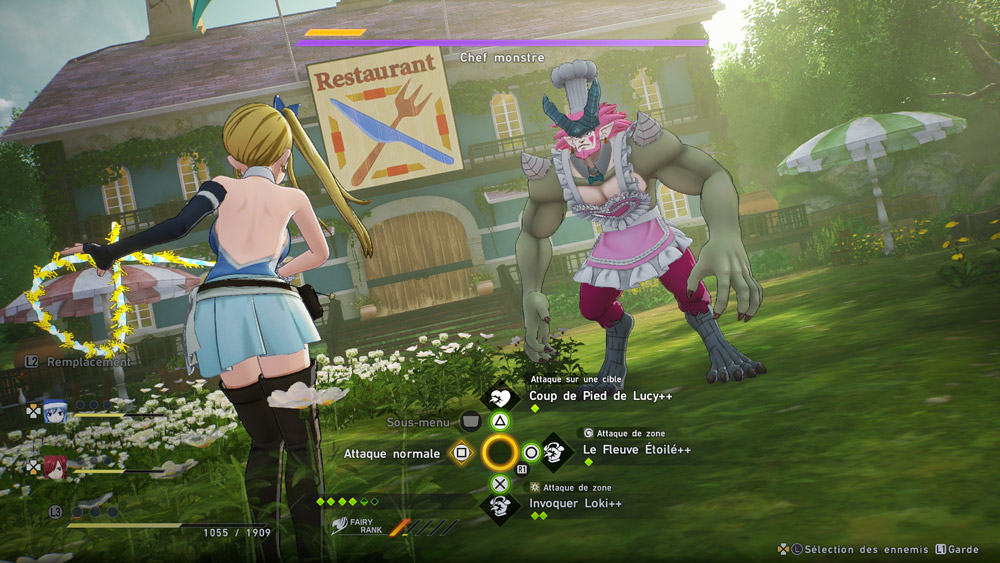Click the golden ring command wheel center
The height and width of the screenshot is (563, 1000).
(499, 453)
